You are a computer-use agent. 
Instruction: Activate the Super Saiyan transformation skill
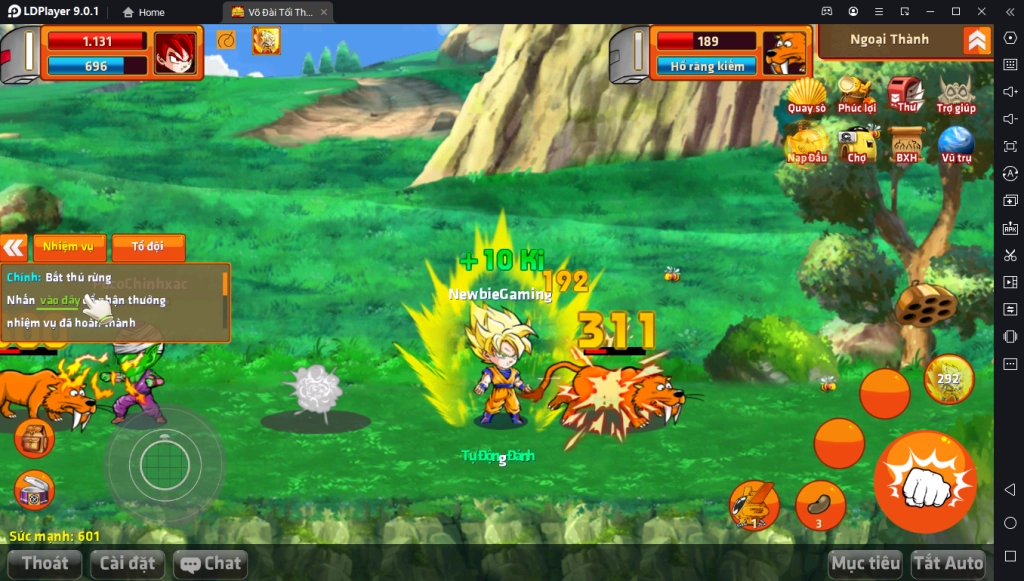[948, 379]
